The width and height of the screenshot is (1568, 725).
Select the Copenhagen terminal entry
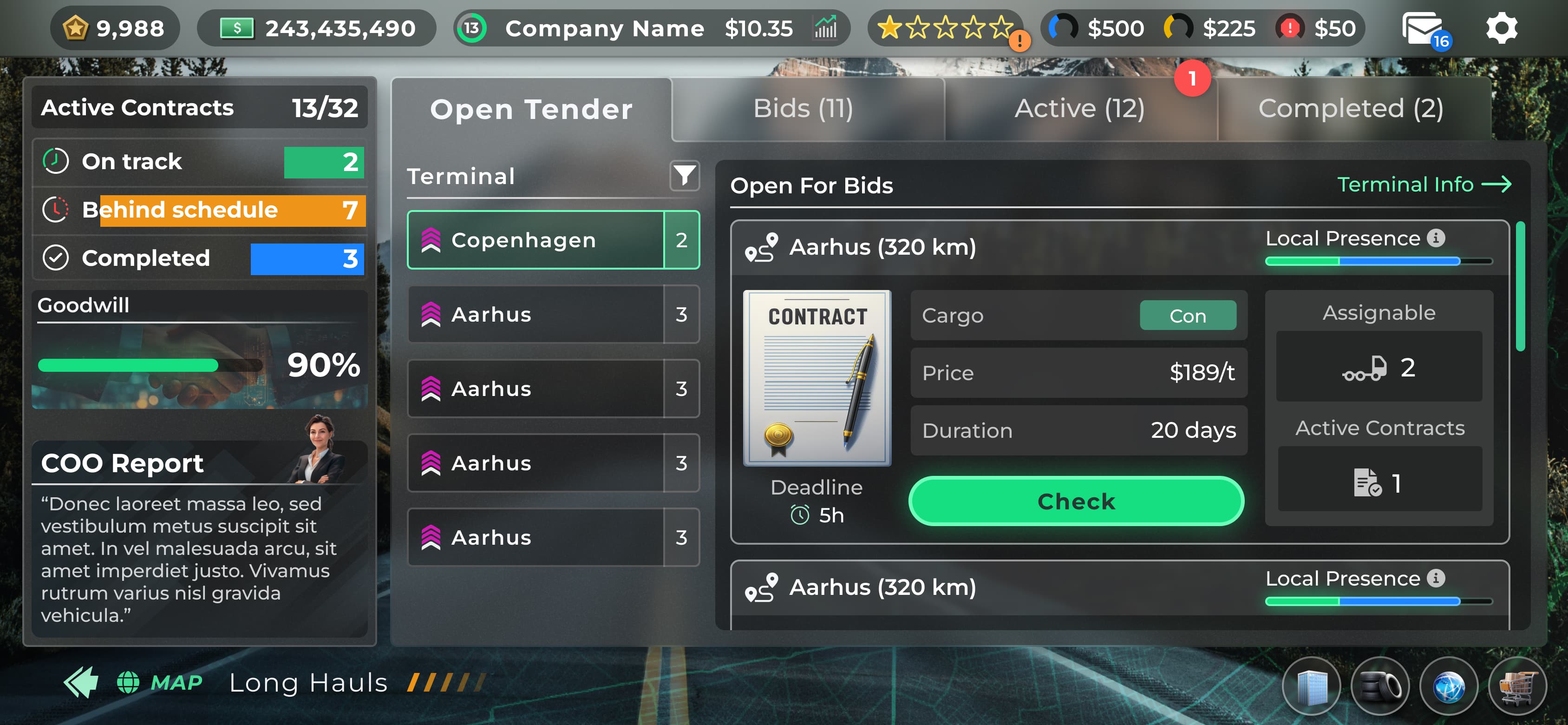pyautogui.click(x=536, y=239)
